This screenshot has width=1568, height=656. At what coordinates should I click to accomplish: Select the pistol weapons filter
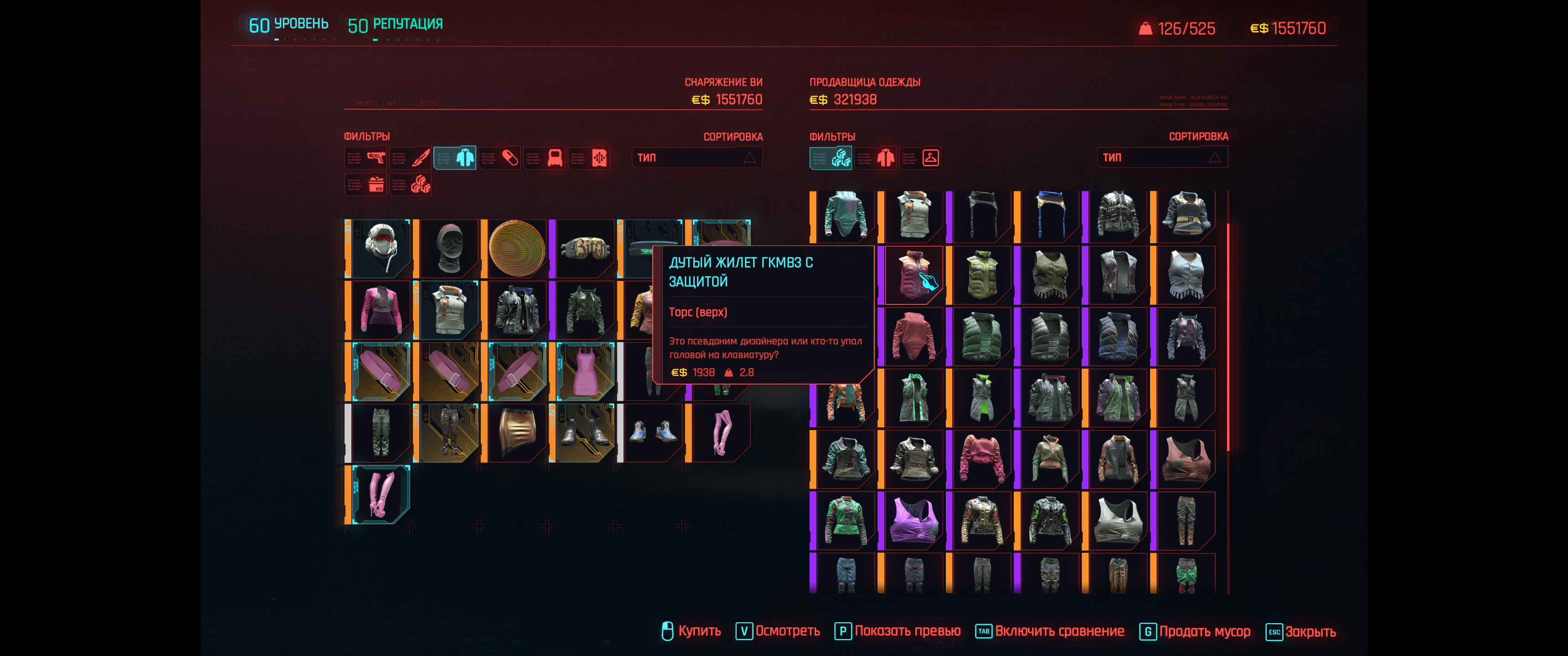pos(366,158)
